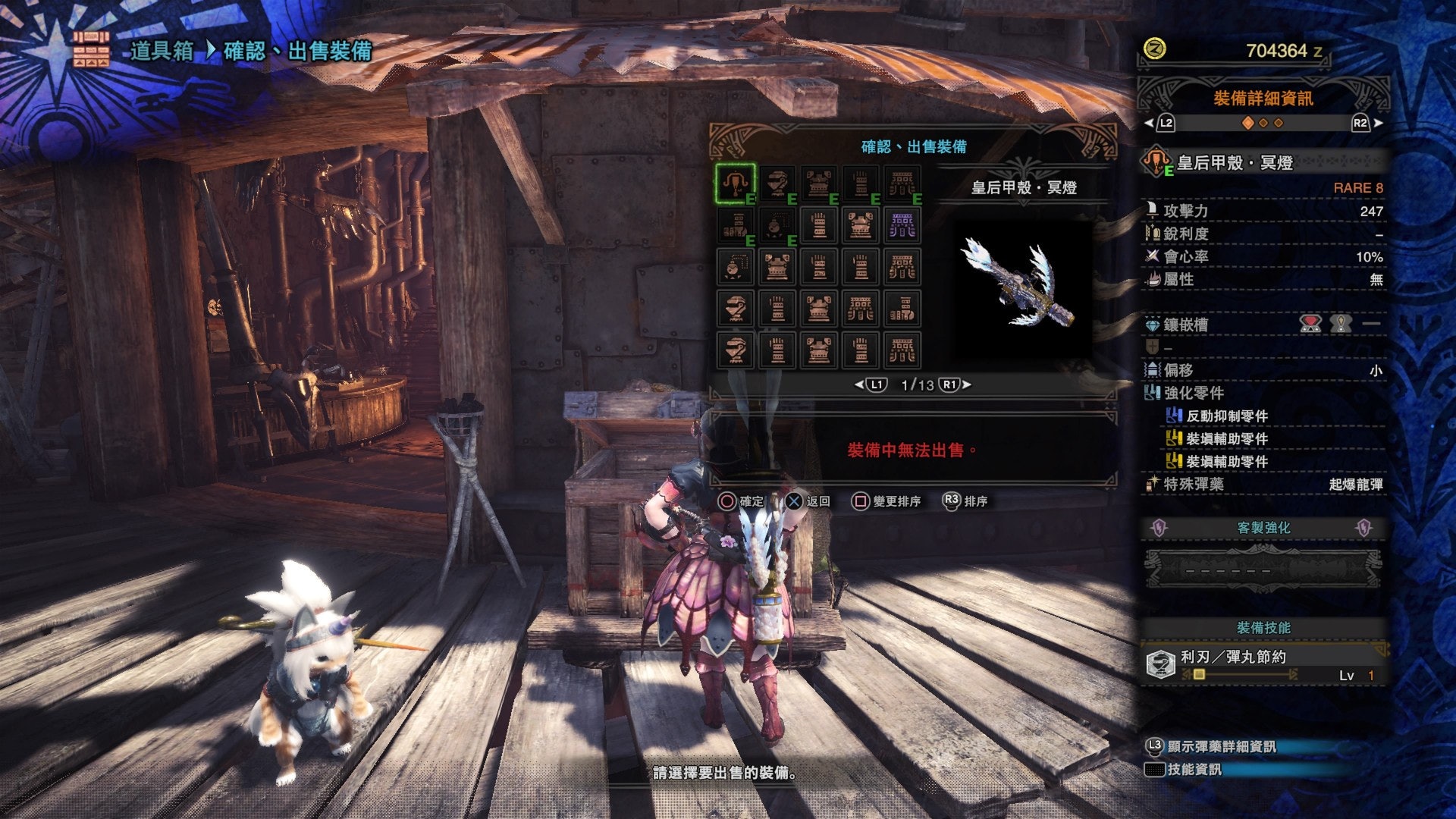Pick the equipped gloves slot

860,184
